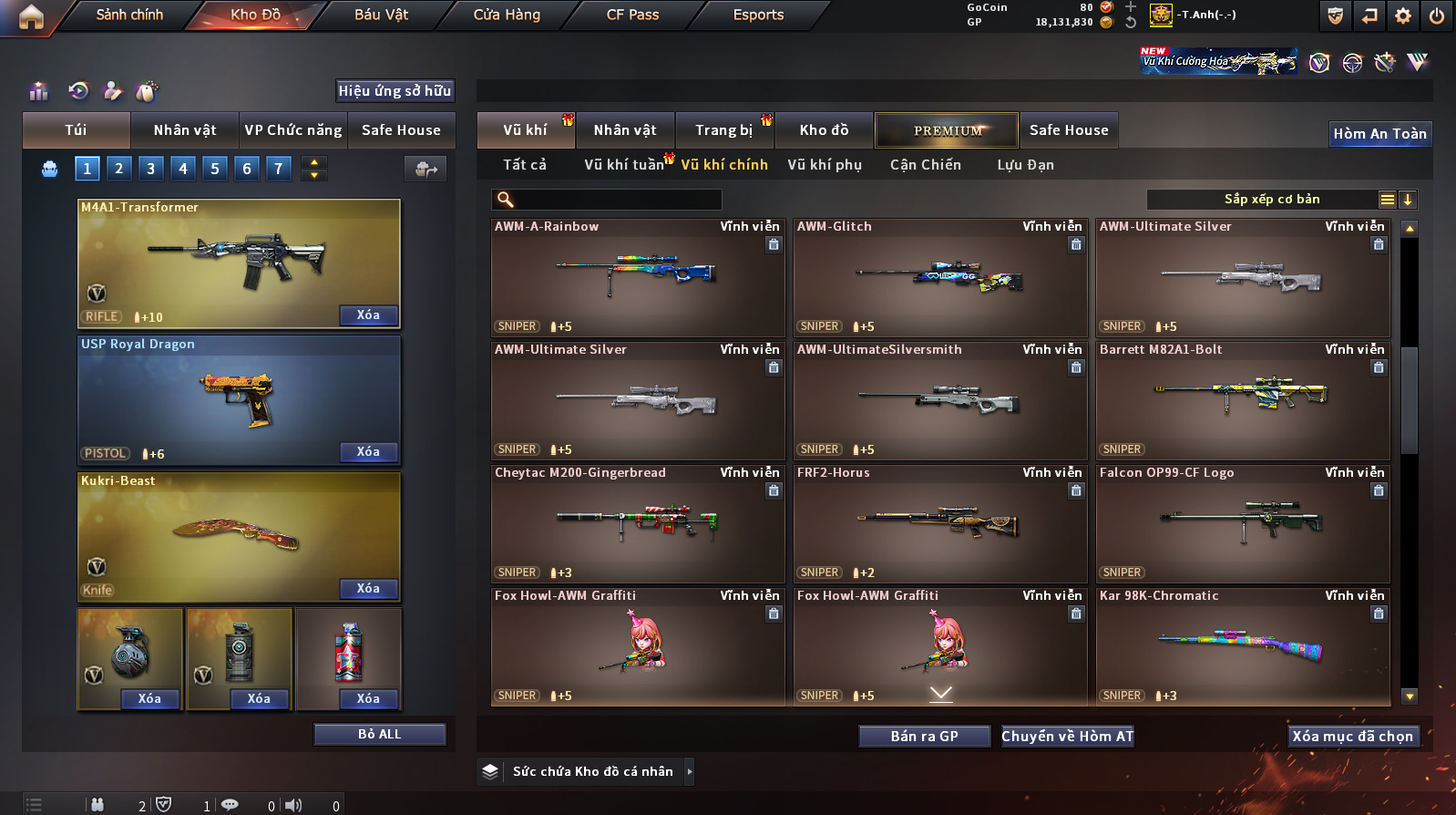The height and width of the screenshot is (815, 1456).
Task: Filter by Cận Chiến weapons
Action: (x=925, y=165)
